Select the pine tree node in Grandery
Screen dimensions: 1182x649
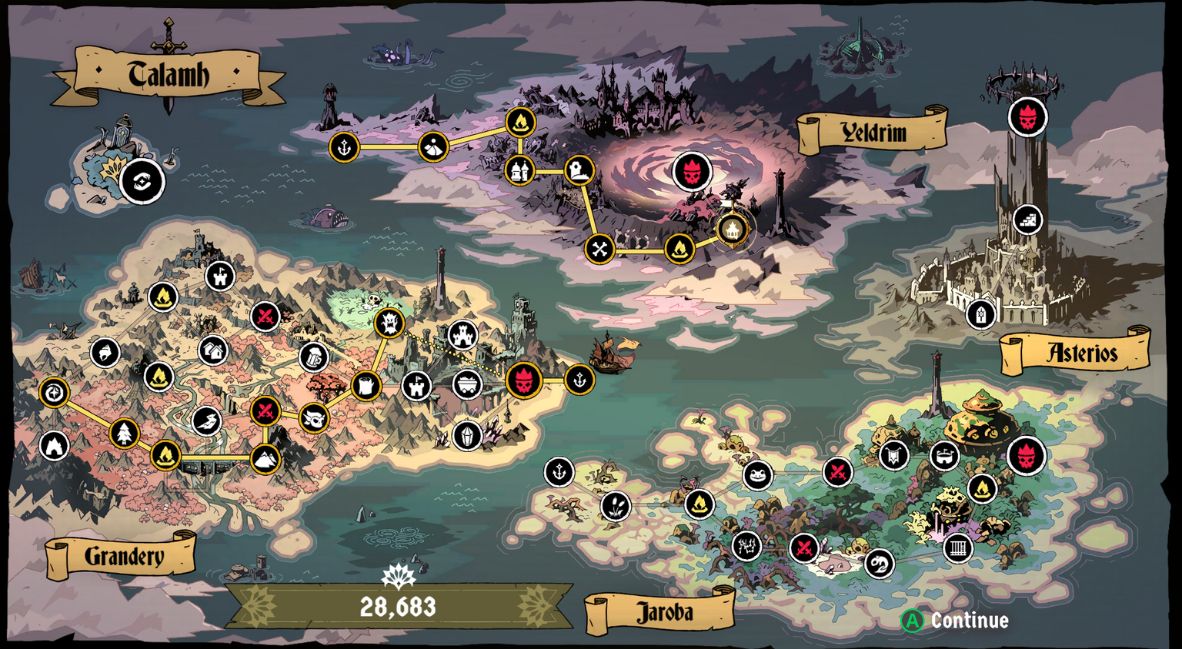[x=125, y=432]
